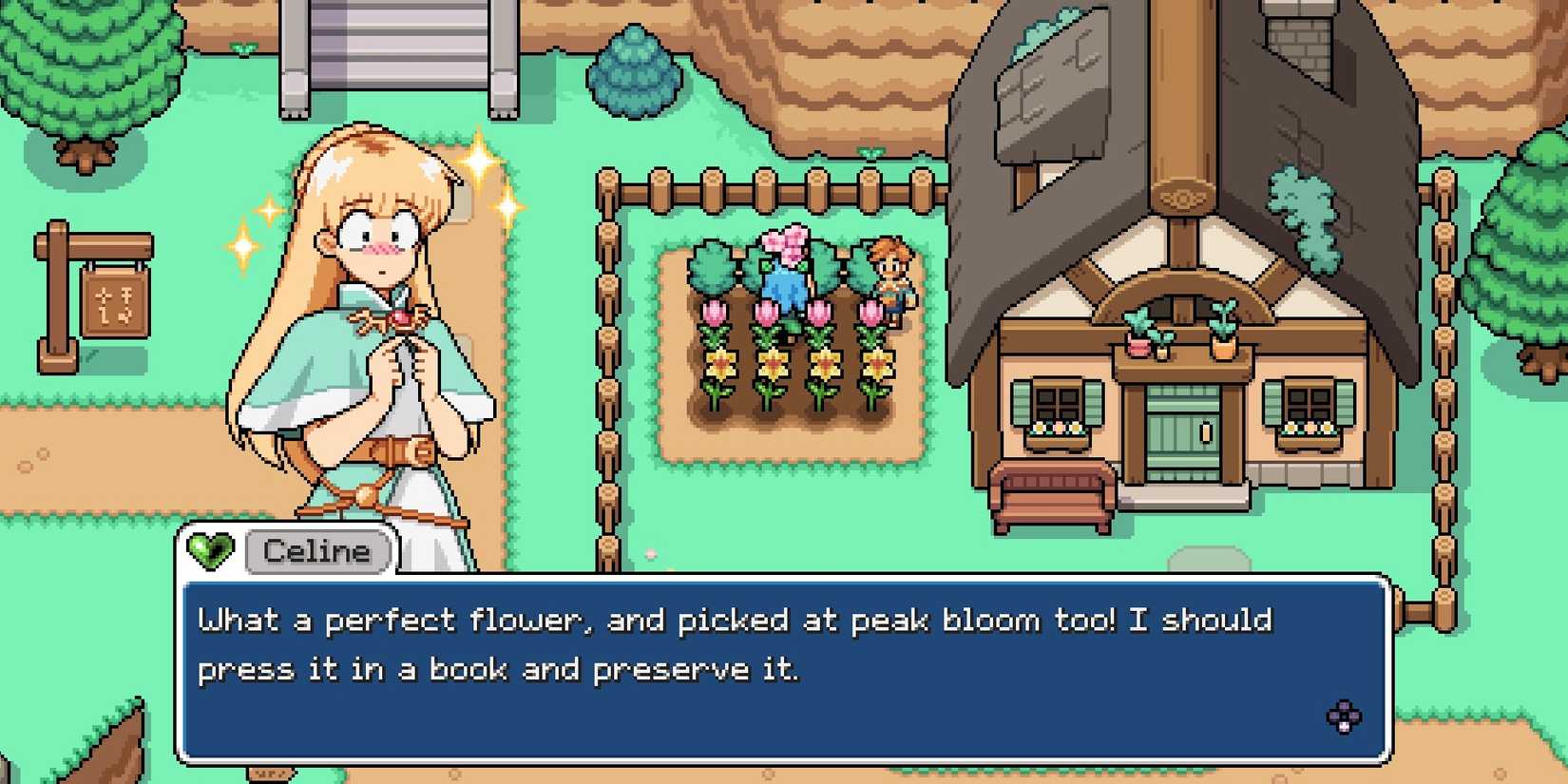
Task: Select the green heart affection icon
Action: [210, 550]
